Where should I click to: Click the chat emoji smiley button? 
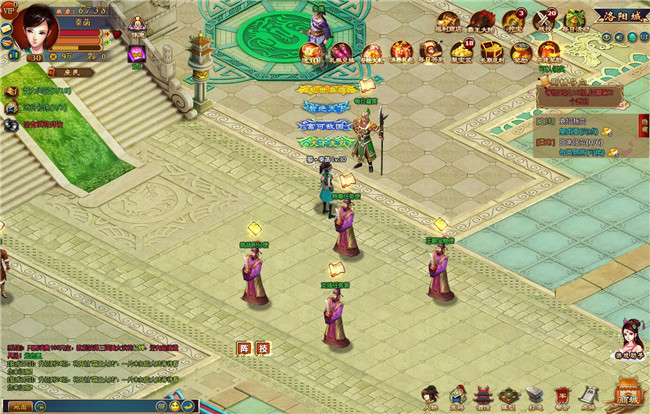coord(175,407)
